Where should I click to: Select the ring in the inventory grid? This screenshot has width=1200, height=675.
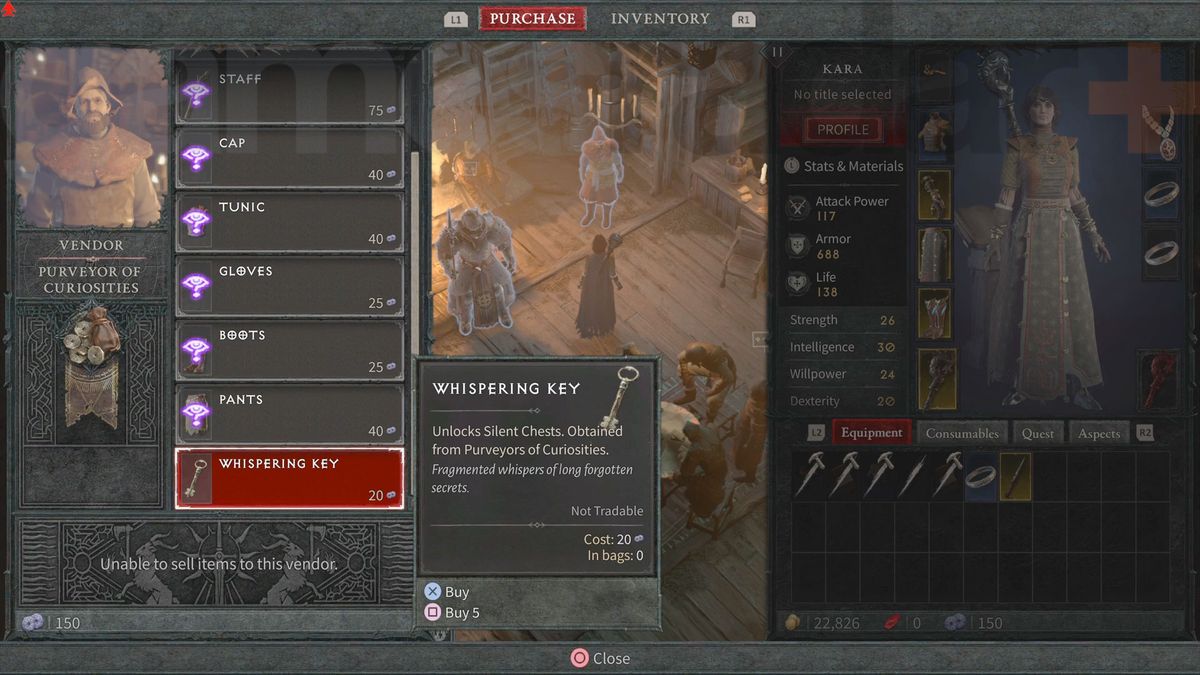pyautogui.click(x=981, y=476)
